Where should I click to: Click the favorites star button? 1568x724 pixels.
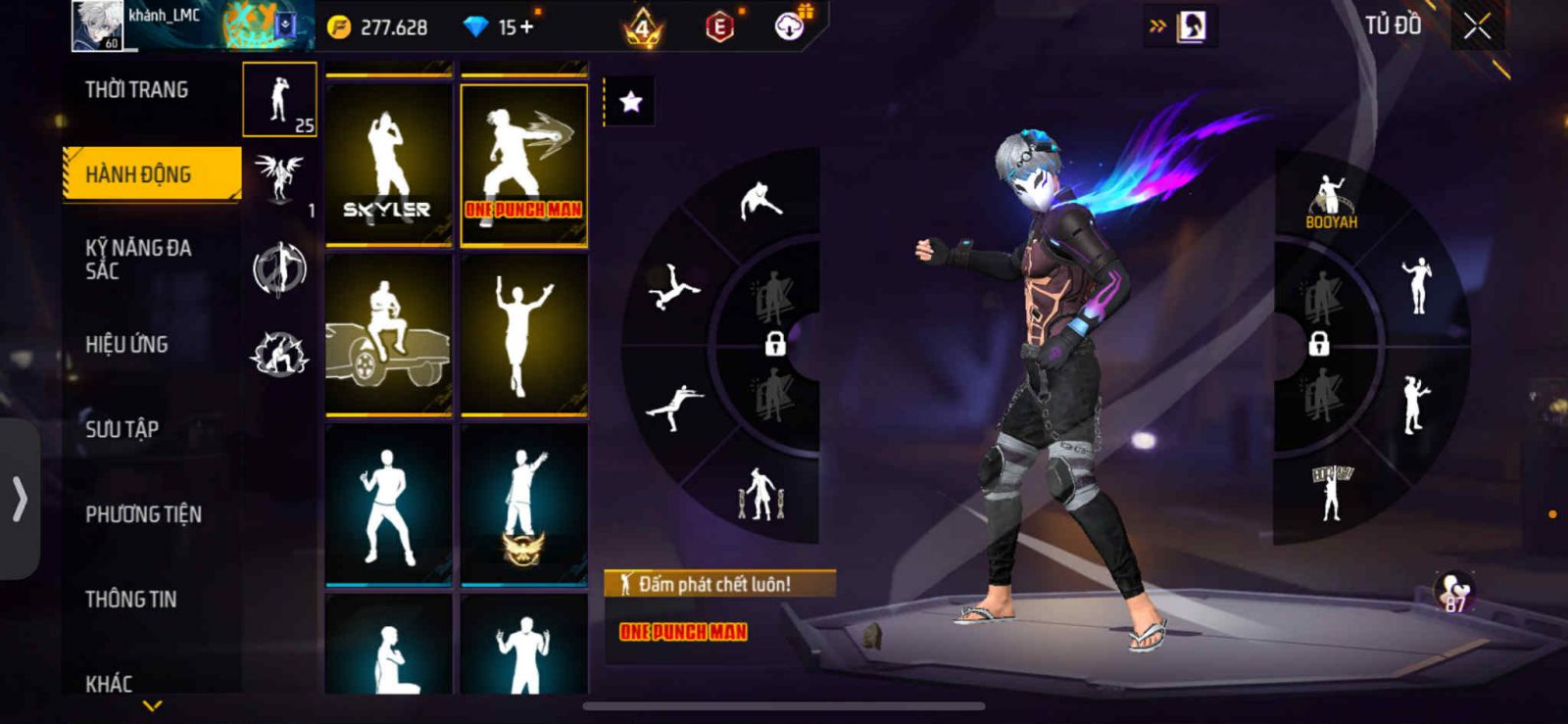click(x=630, y=102)
